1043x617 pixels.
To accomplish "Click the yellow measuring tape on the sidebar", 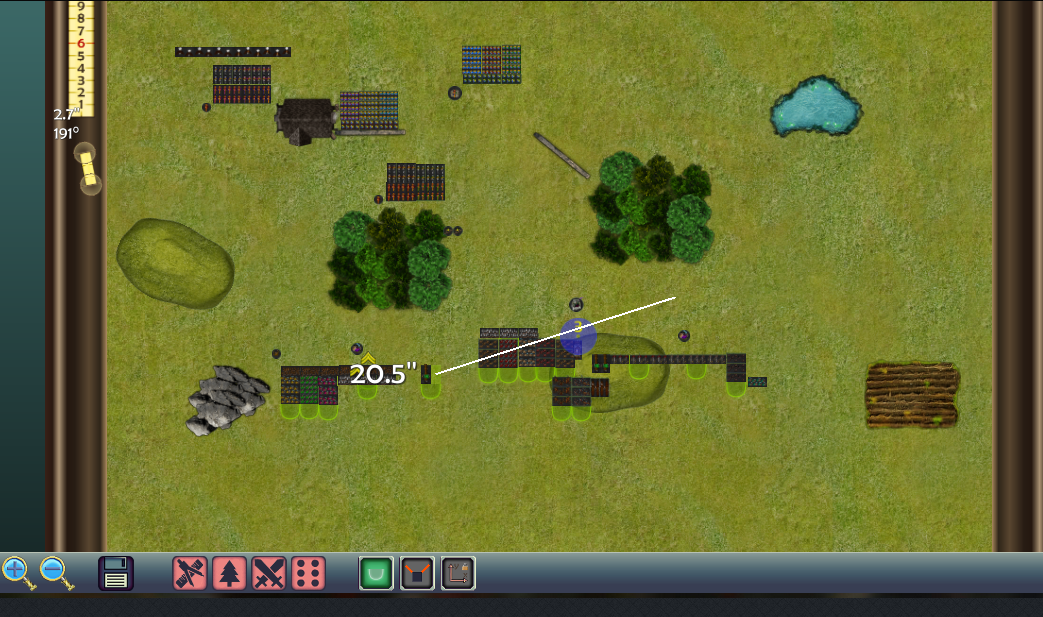I will tap(89, 168).
